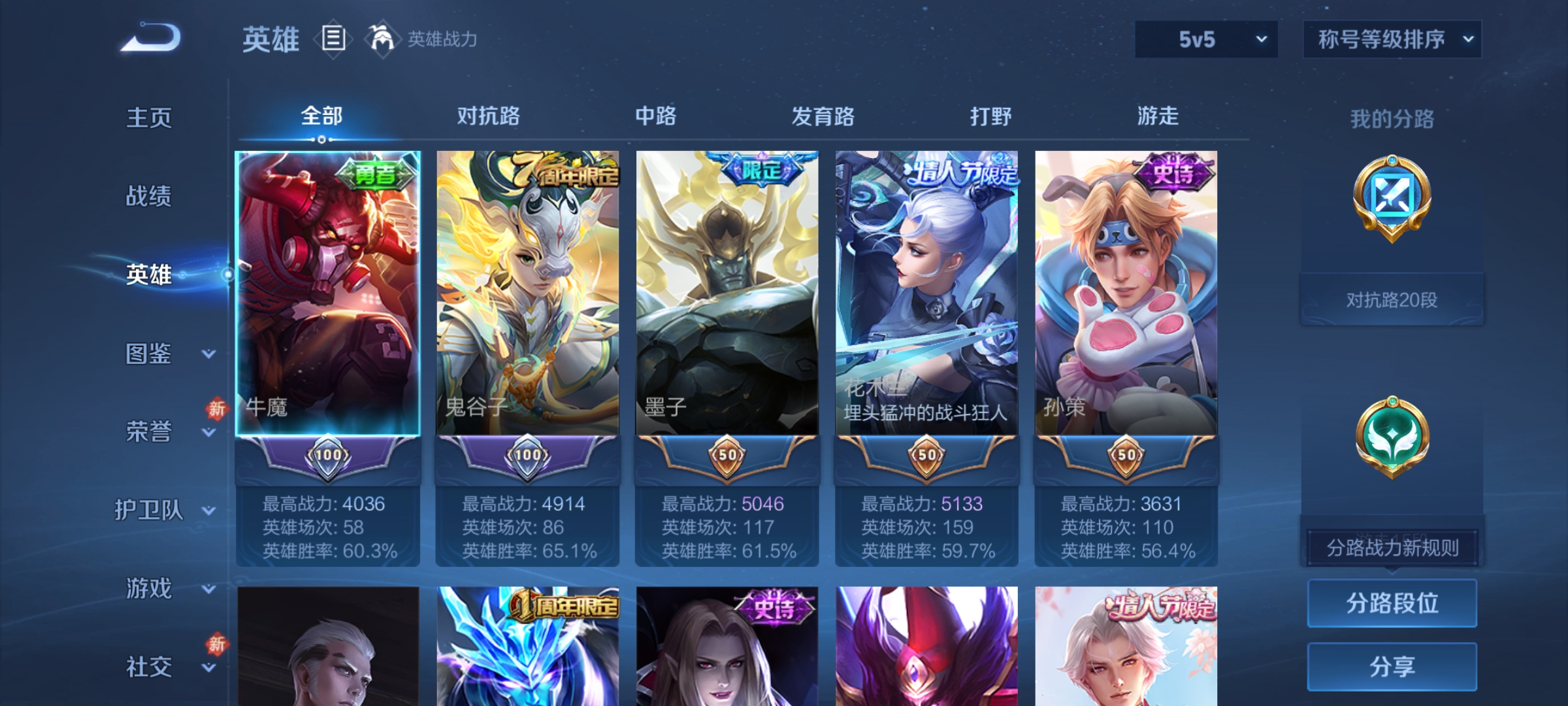Screen dimensions: 1568x706
Task: Open 战绩 from the left sidebar
Action: [x=149, y=197]
